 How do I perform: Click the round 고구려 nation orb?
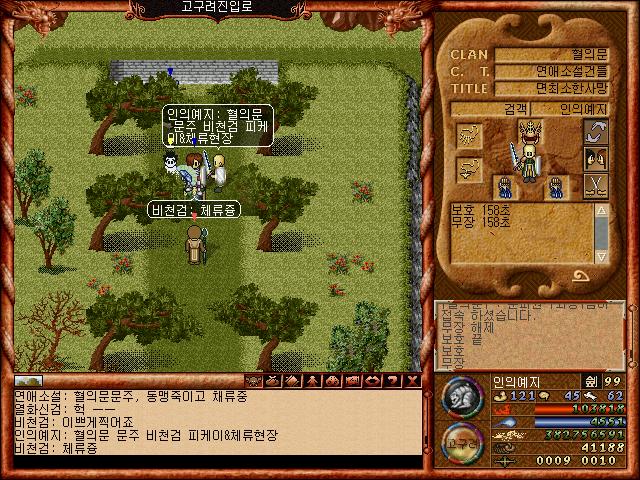click(x=461, y=445)
